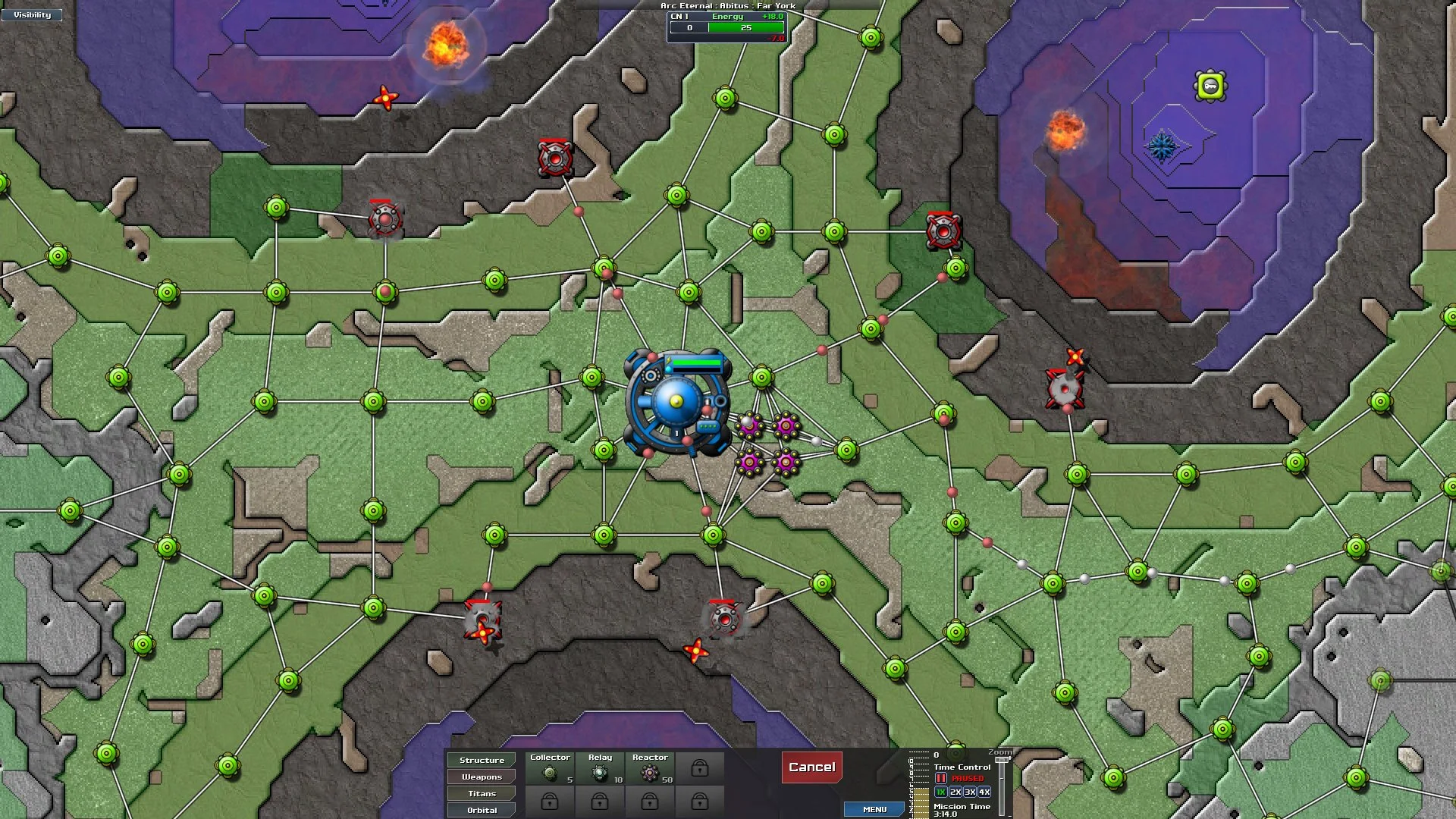Open the MENU
The image size is (1456, 819).
coord(874,809)
